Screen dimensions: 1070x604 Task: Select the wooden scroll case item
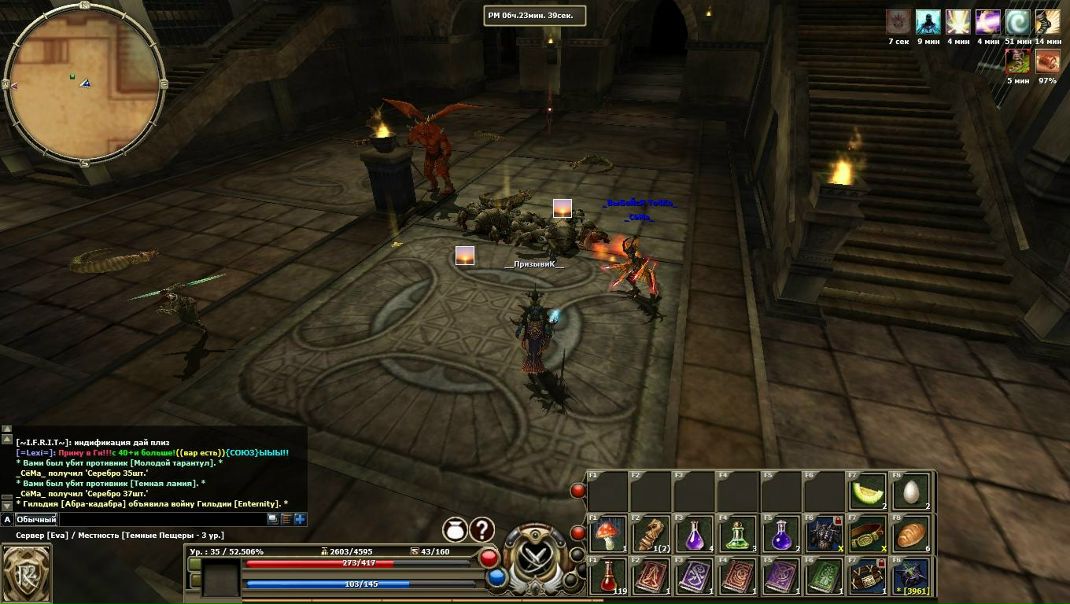point(650,533)
